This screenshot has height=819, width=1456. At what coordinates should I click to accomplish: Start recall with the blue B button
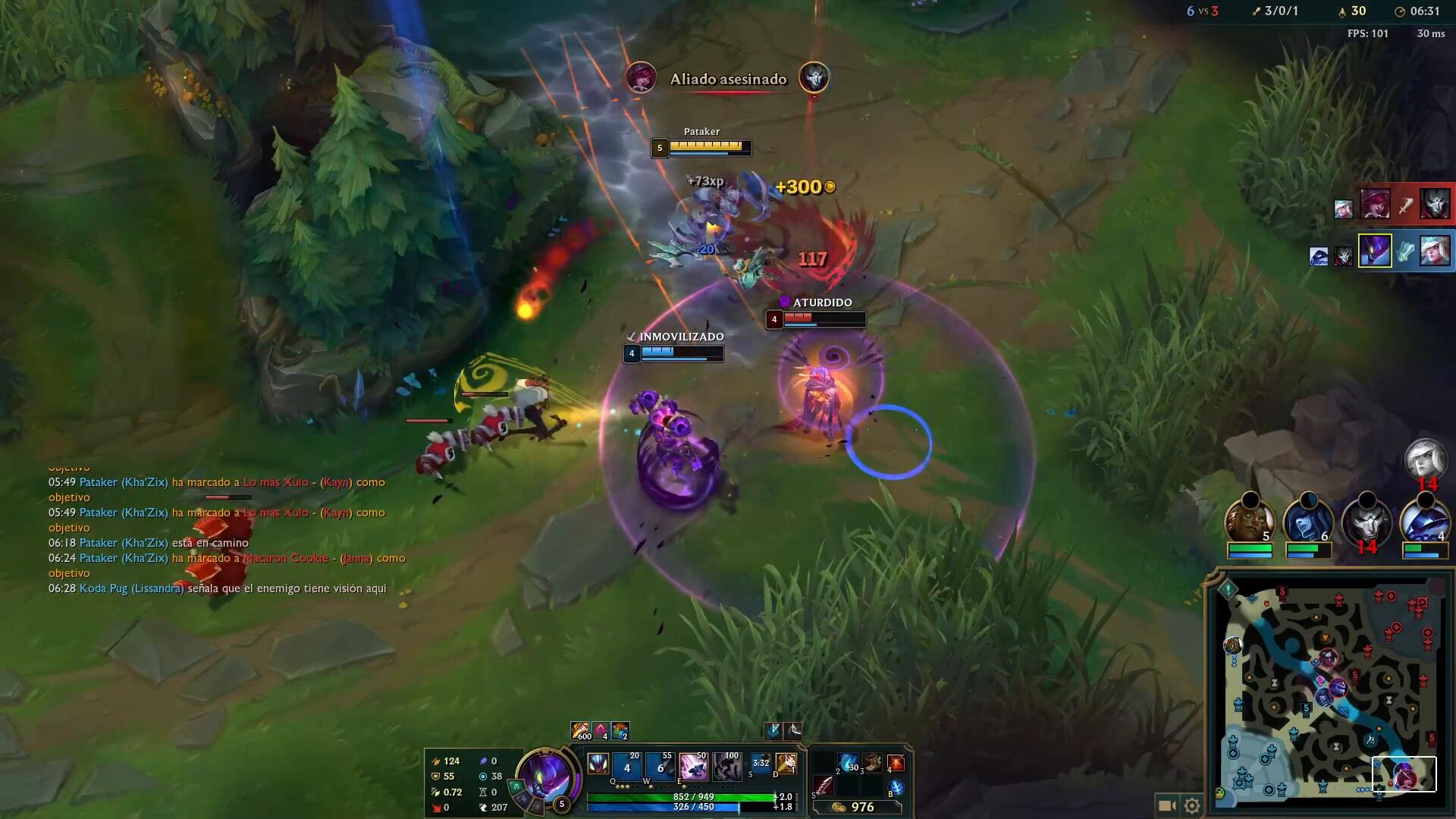pos(896,788)
